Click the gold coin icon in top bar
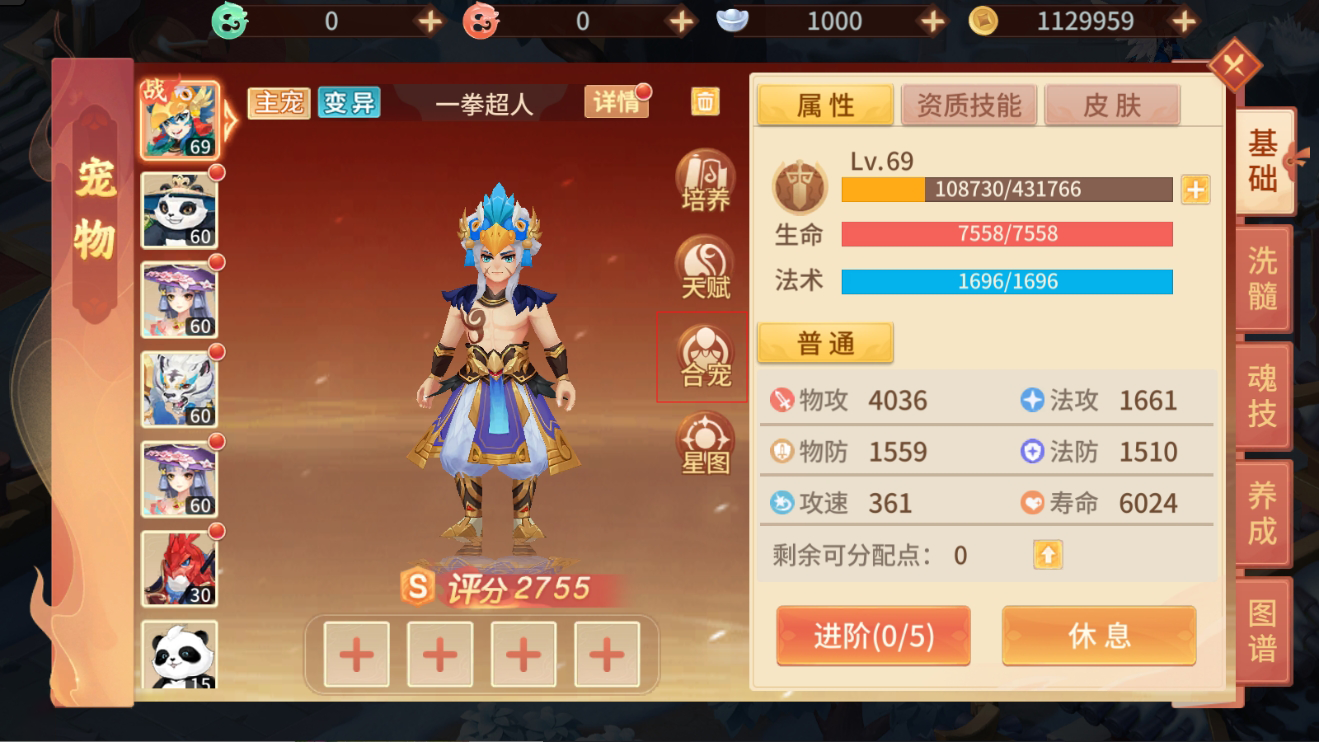 (x=983, y=20)
